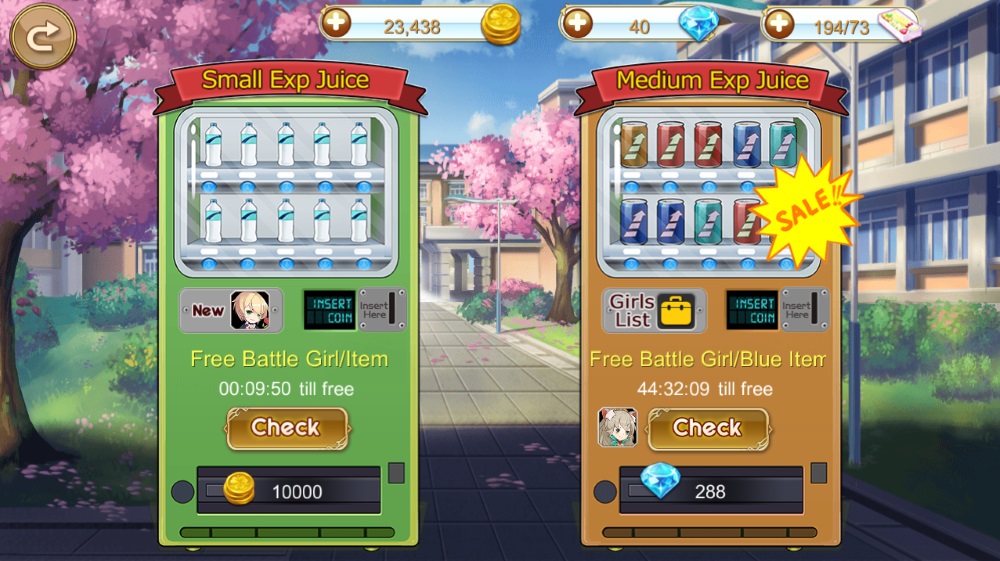This screenshot has width=1000, height=561.
Task: View the New battle girl preview
Action: 231,311
